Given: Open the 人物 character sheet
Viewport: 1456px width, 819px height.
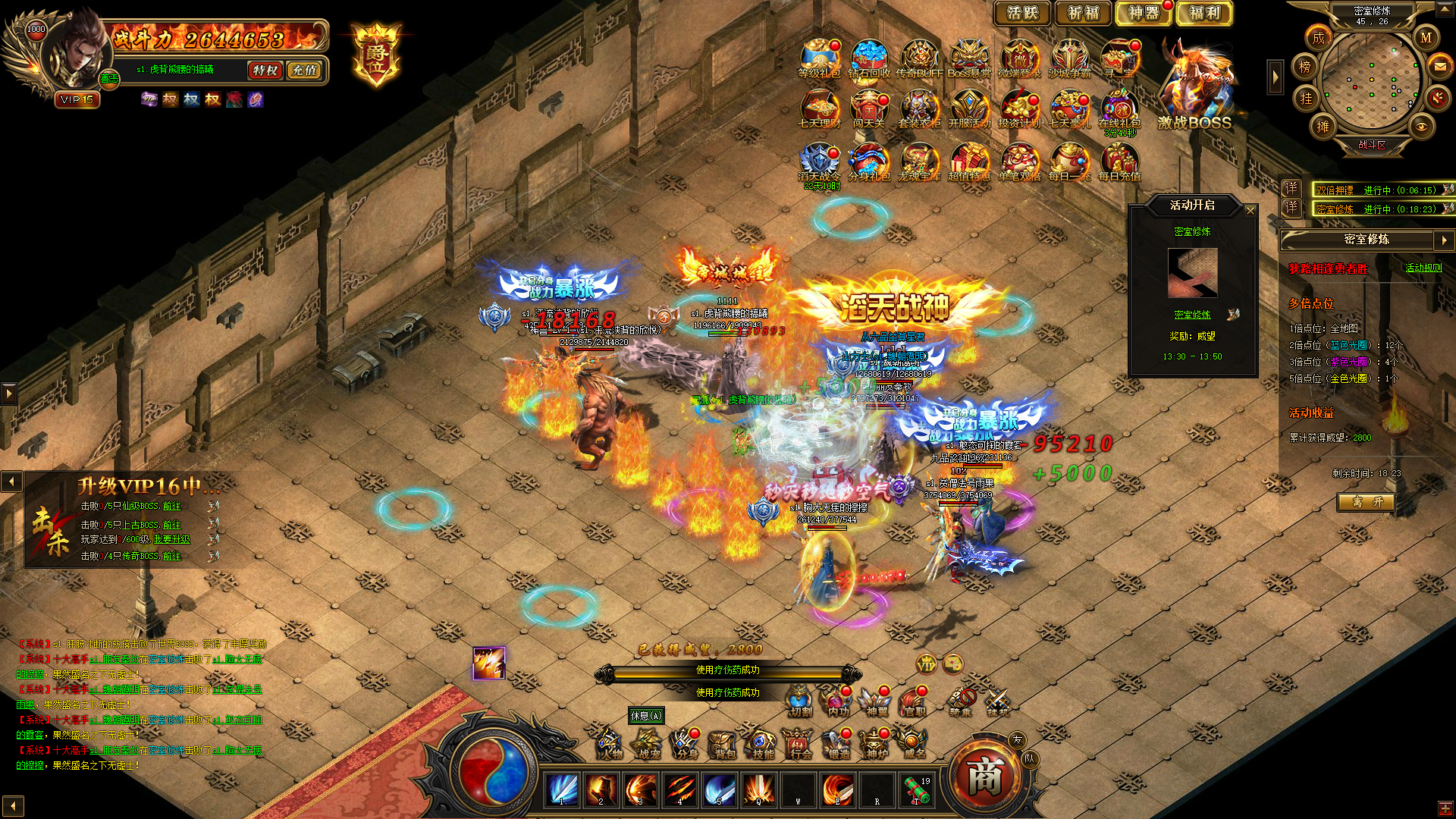Looking at the screenshot, I should (x=609, y=744).
